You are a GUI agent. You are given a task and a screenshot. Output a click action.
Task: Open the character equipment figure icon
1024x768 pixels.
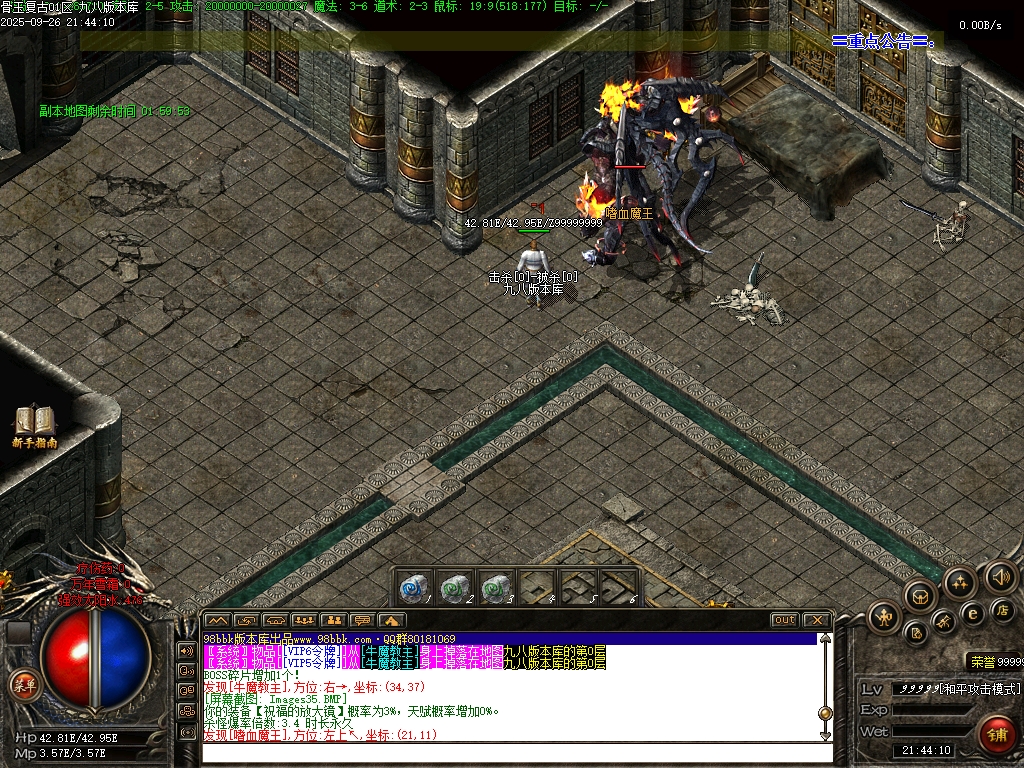(x=884, y=616)
